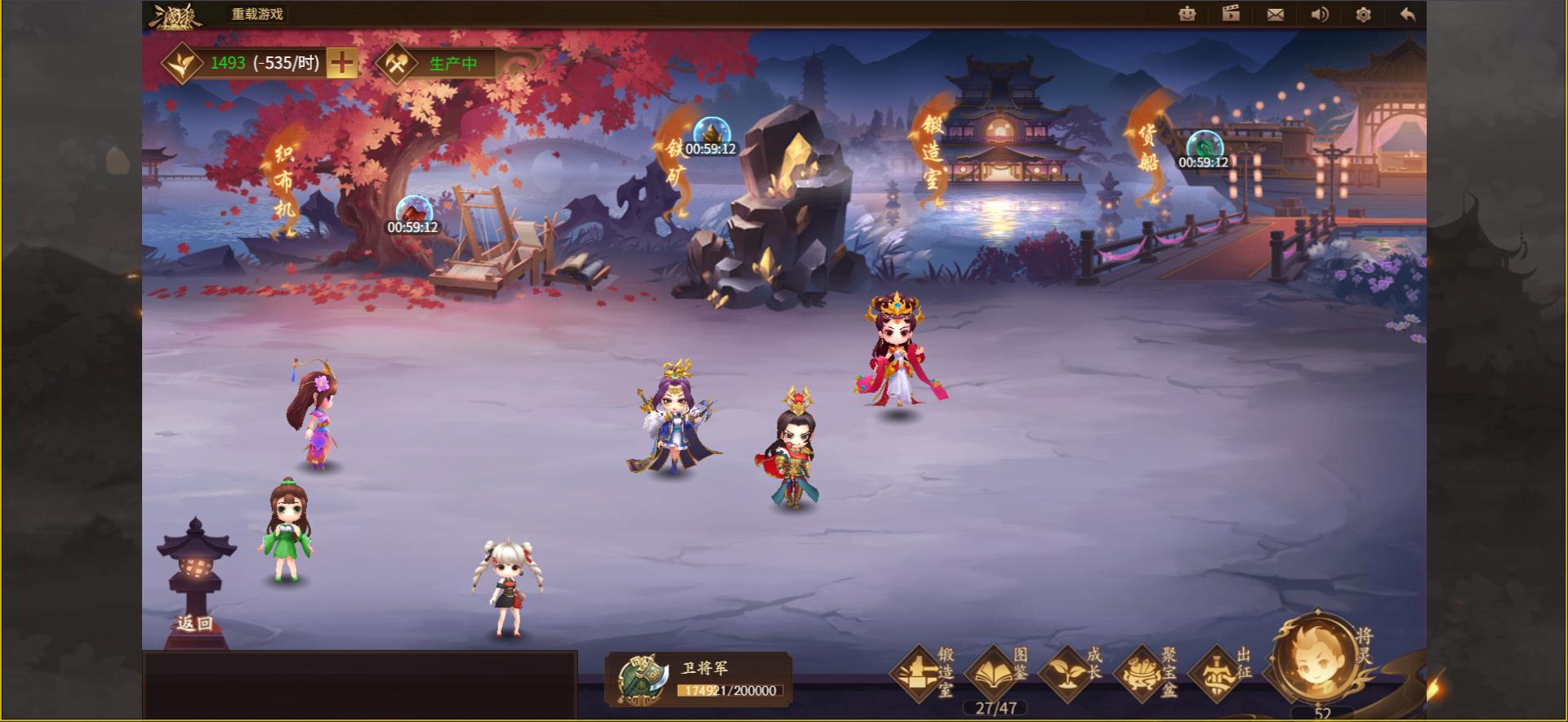The width and height of the screenshot is (1568, 722).
Task: Click the 重载游戏 reload game item
Action: click(253, 14)
